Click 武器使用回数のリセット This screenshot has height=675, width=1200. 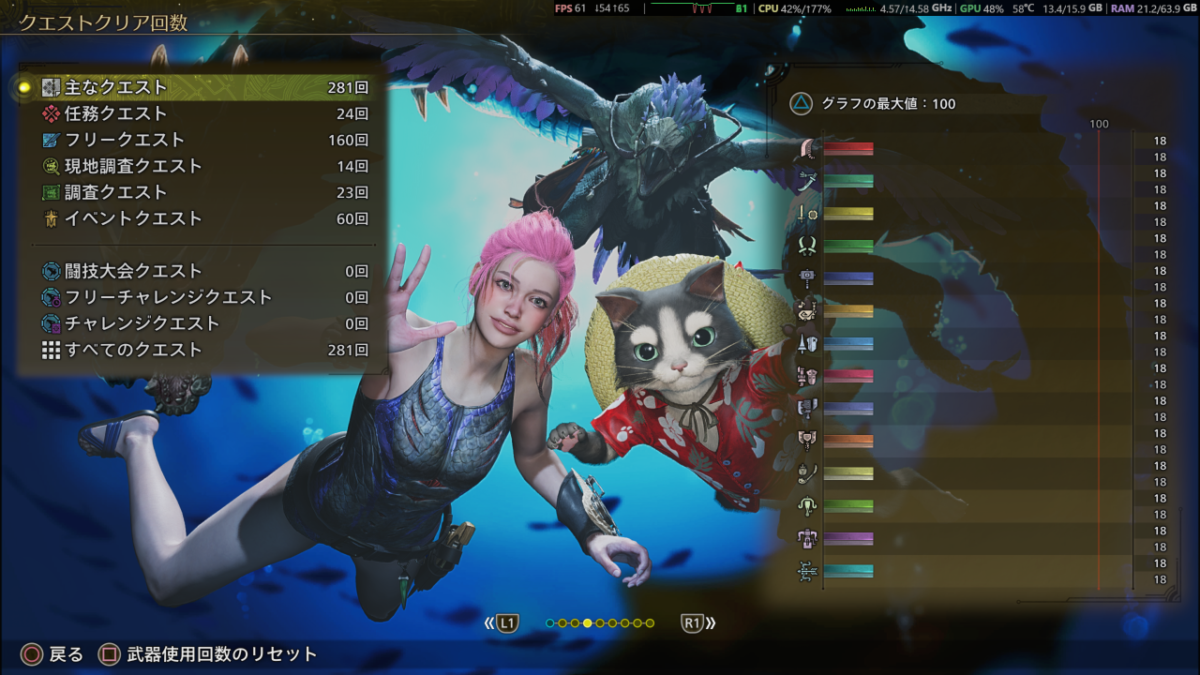pos(207,655)
